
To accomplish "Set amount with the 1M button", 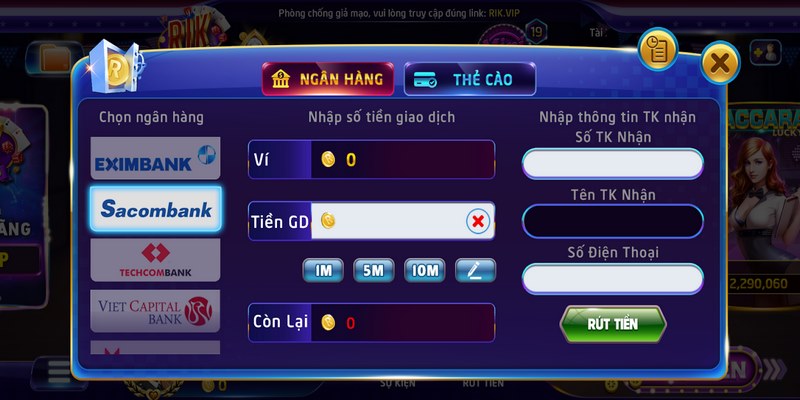I will point(323,269).
